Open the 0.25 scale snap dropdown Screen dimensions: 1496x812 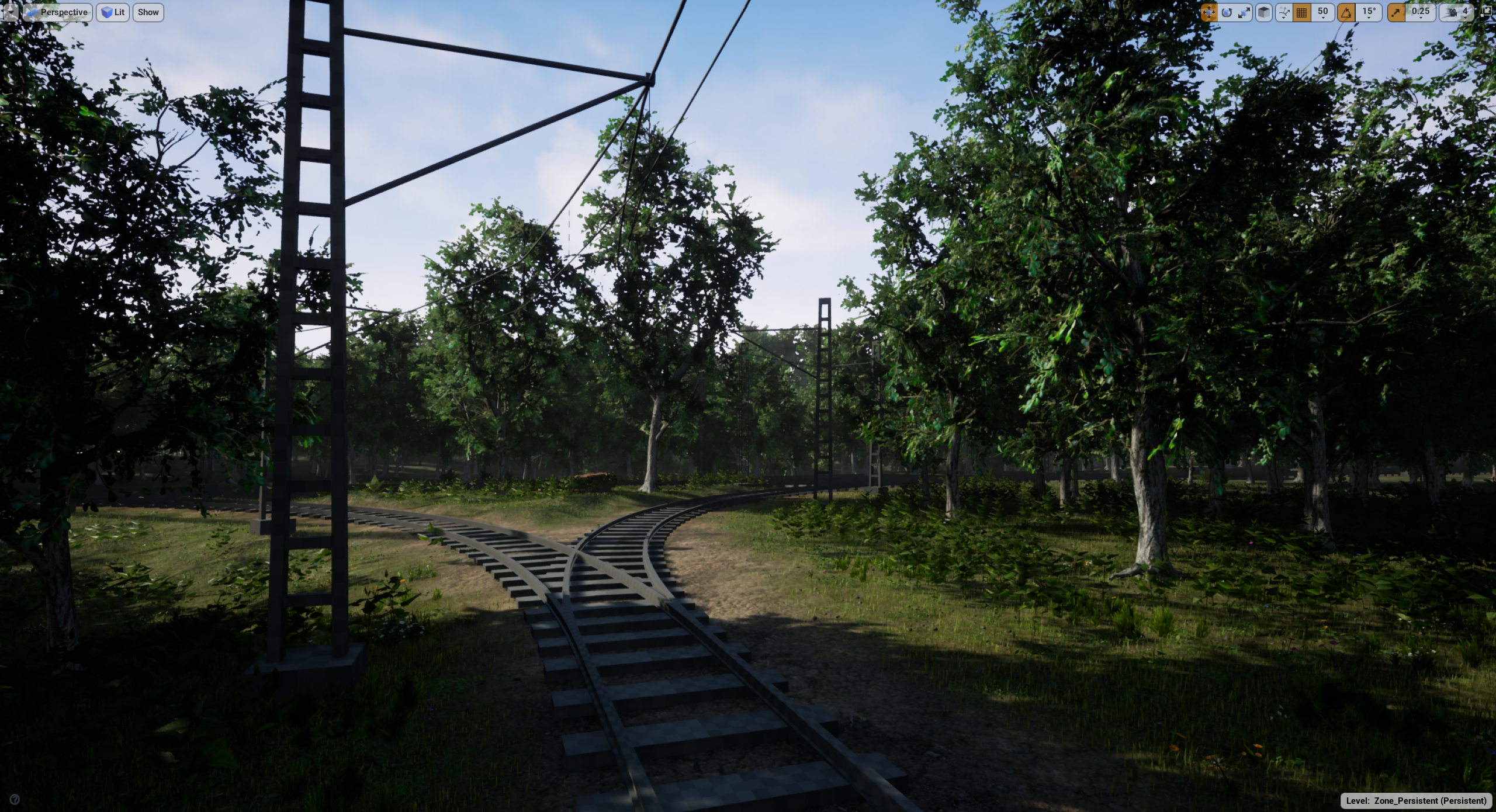pyautogui.click(x=1420, y=12)
